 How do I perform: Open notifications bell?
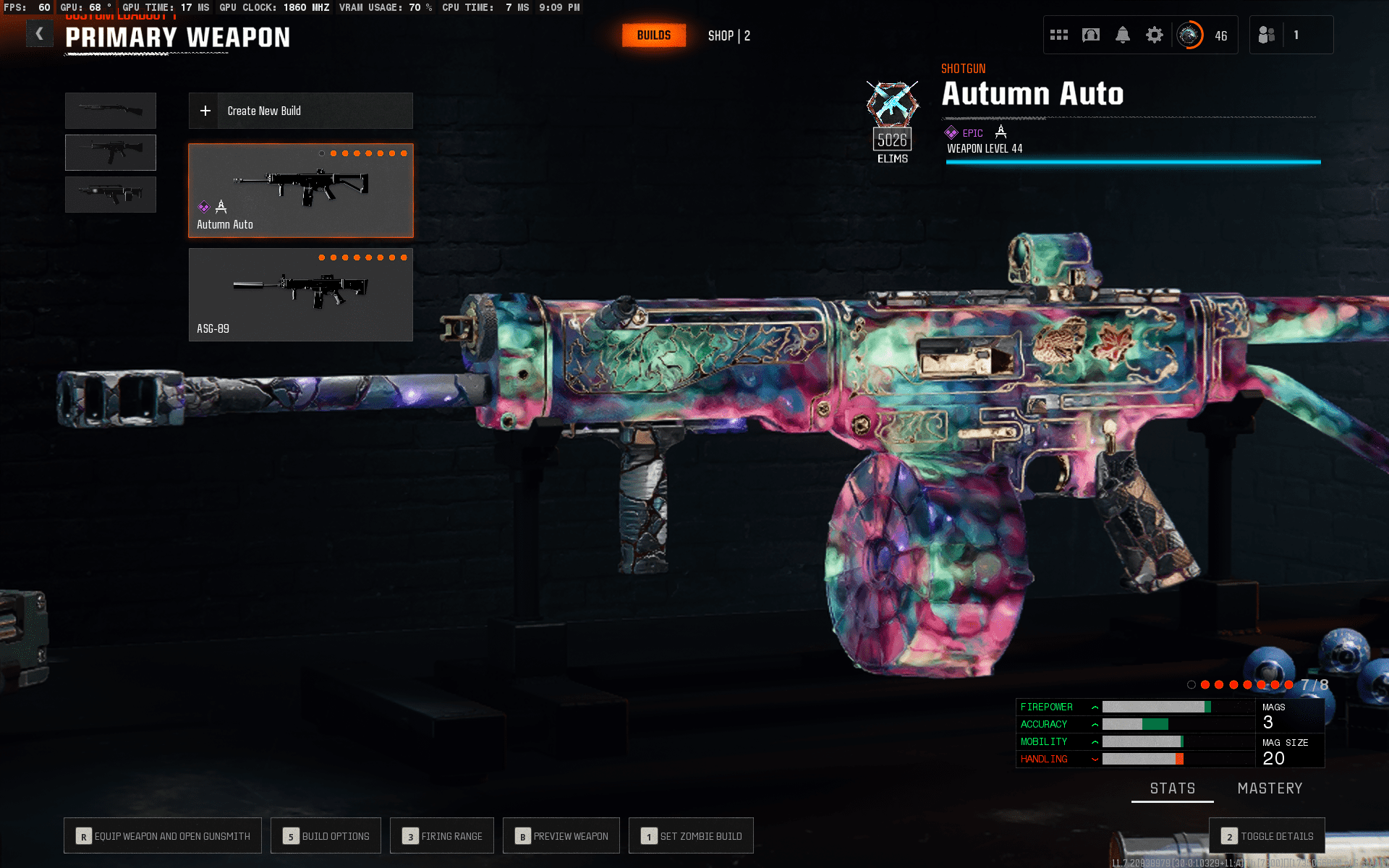pyautogui.click(x=1123, y=35)
